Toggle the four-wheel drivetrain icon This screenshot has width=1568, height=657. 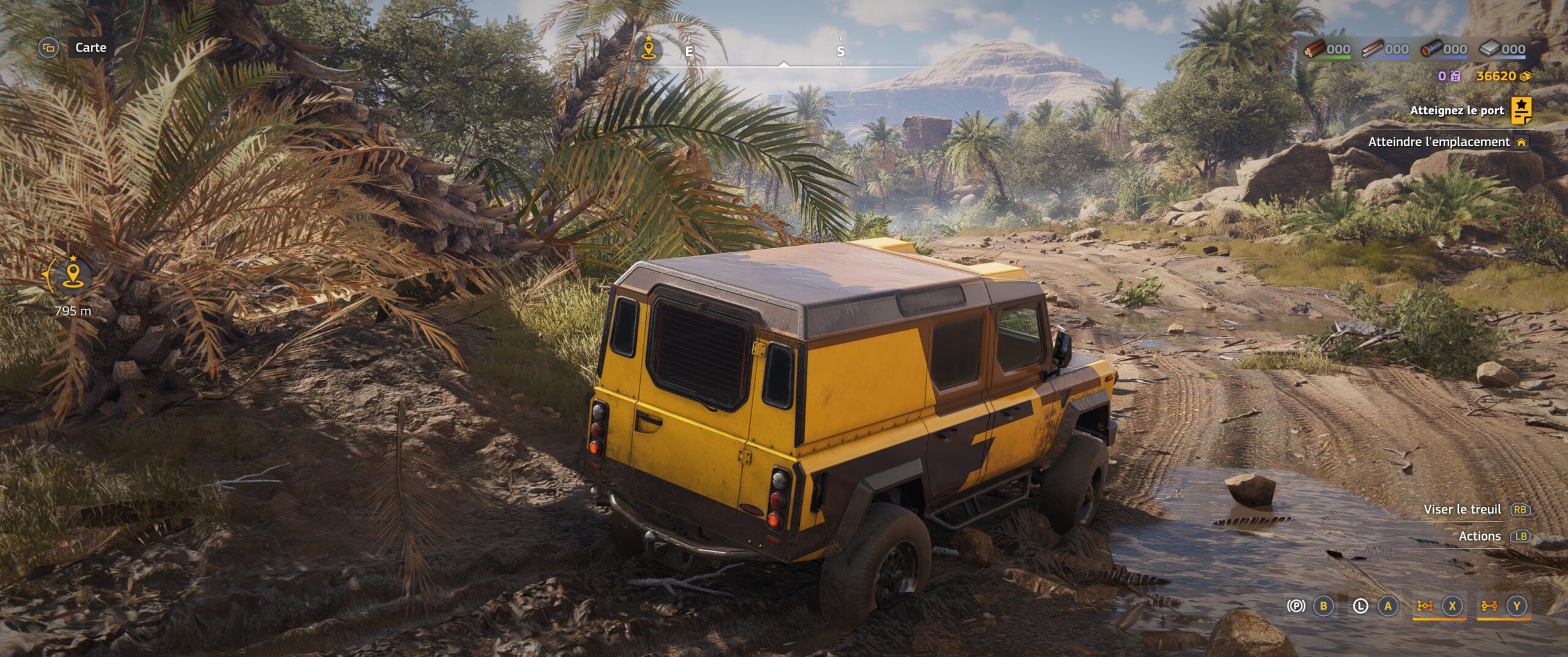click(1425, 606)
